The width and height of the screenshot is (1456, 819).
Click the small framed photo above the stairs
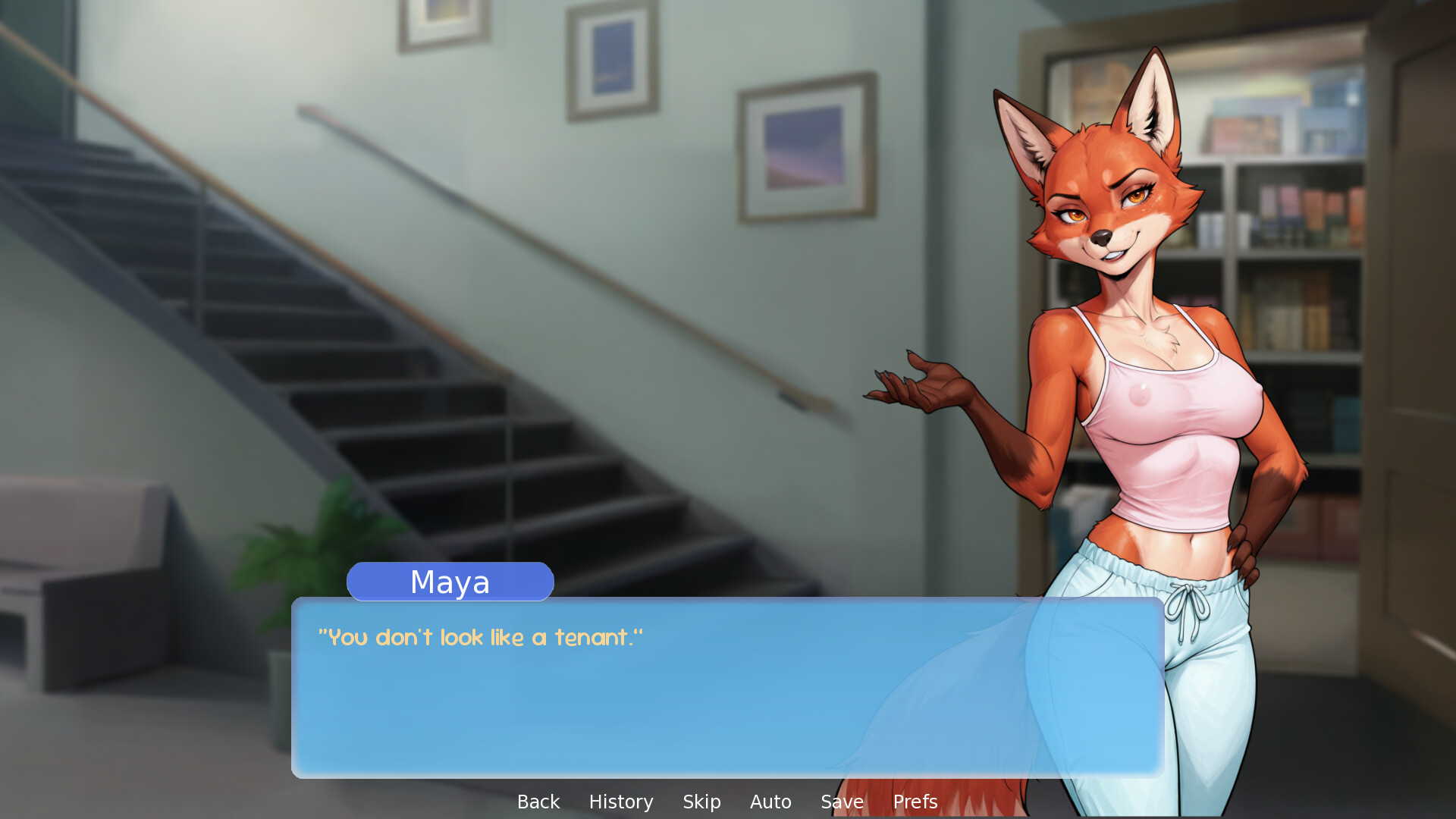tap(614, 61)
